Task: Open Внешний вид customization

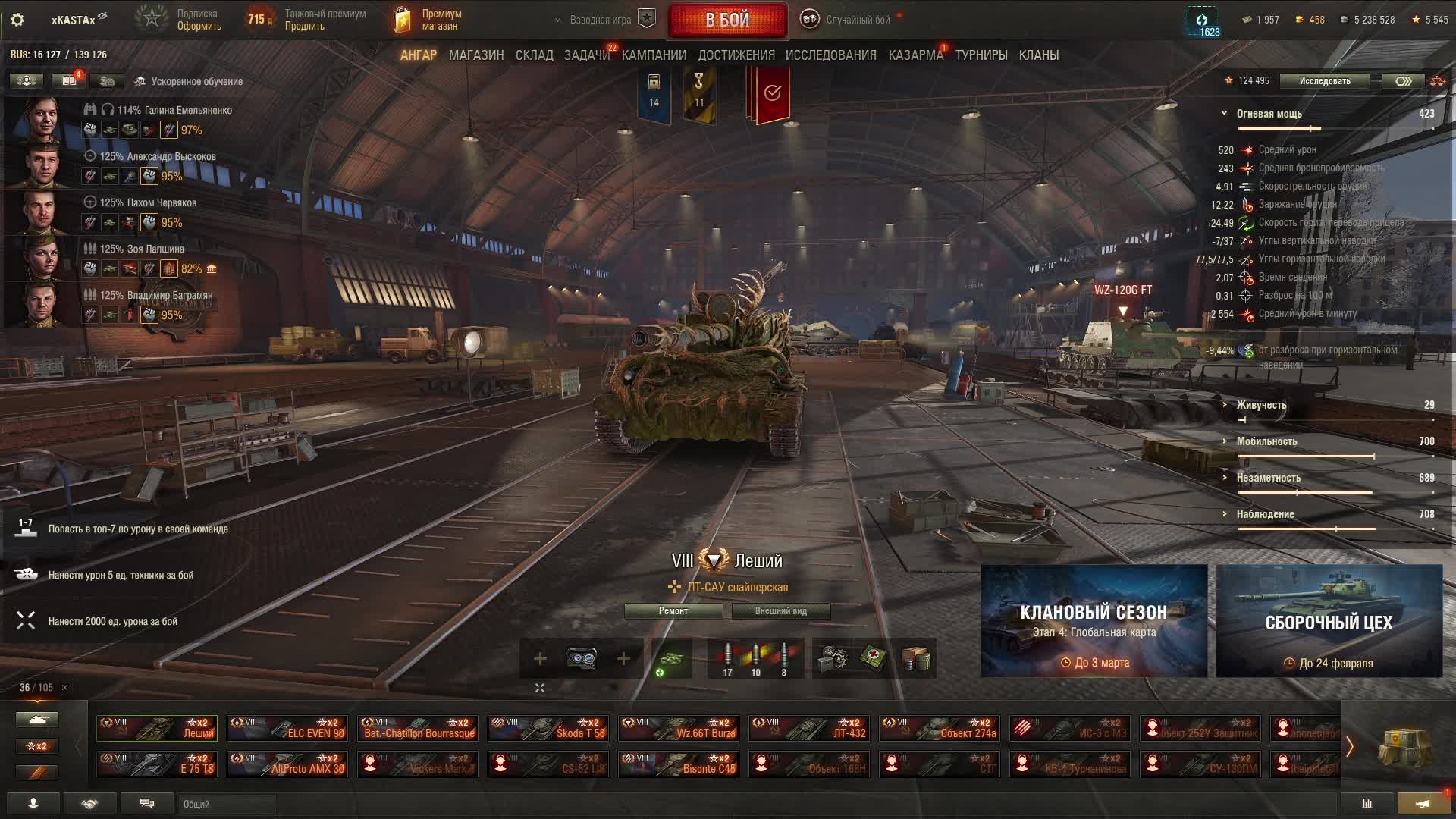Action: [780, 611]
